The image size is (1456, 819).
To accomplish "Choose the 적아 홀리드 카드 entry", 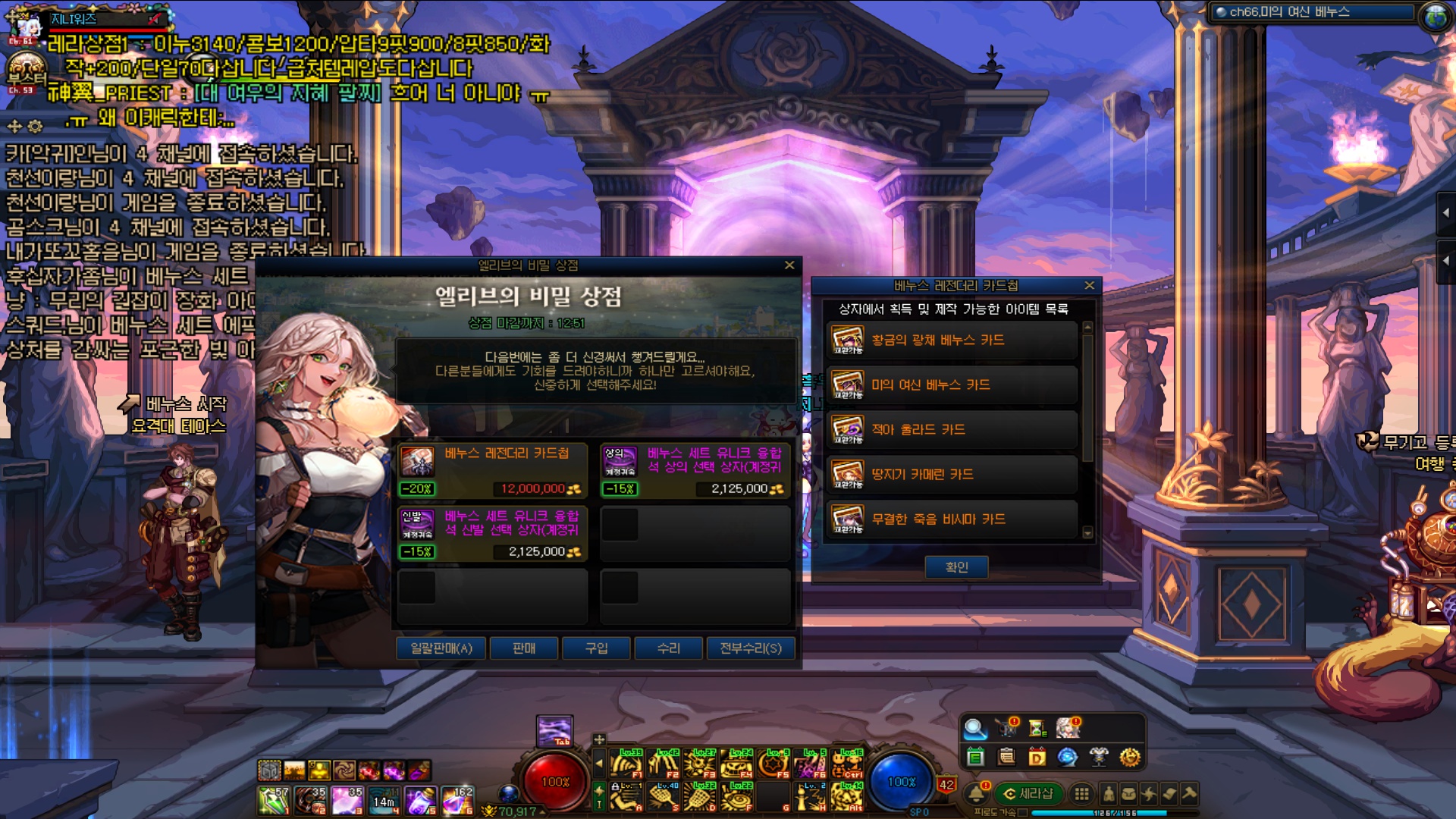I will tap(951, 430).
